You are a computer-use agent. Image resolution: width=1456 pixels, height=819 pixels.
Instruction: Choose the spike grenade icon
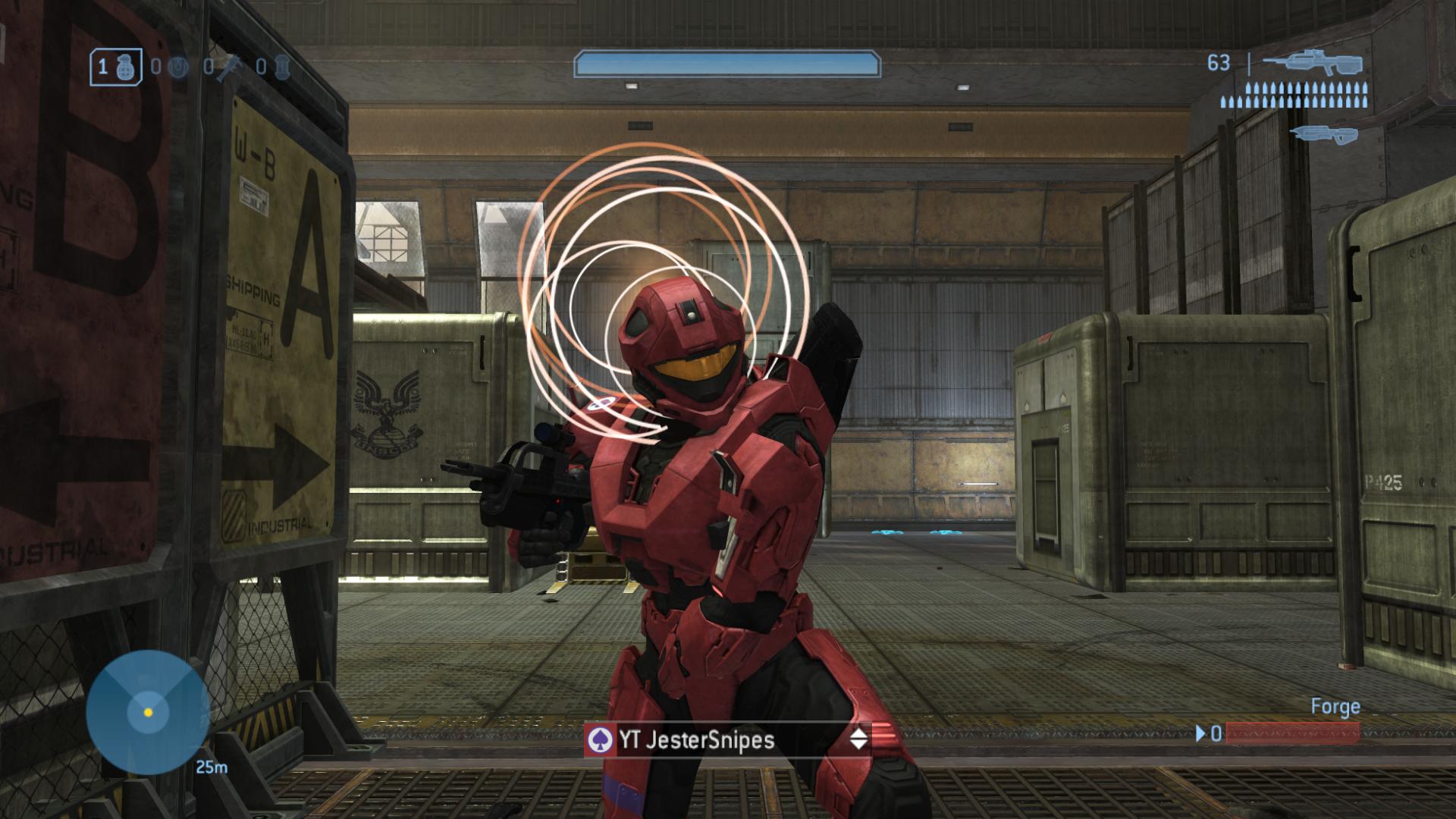pos(228,68)
